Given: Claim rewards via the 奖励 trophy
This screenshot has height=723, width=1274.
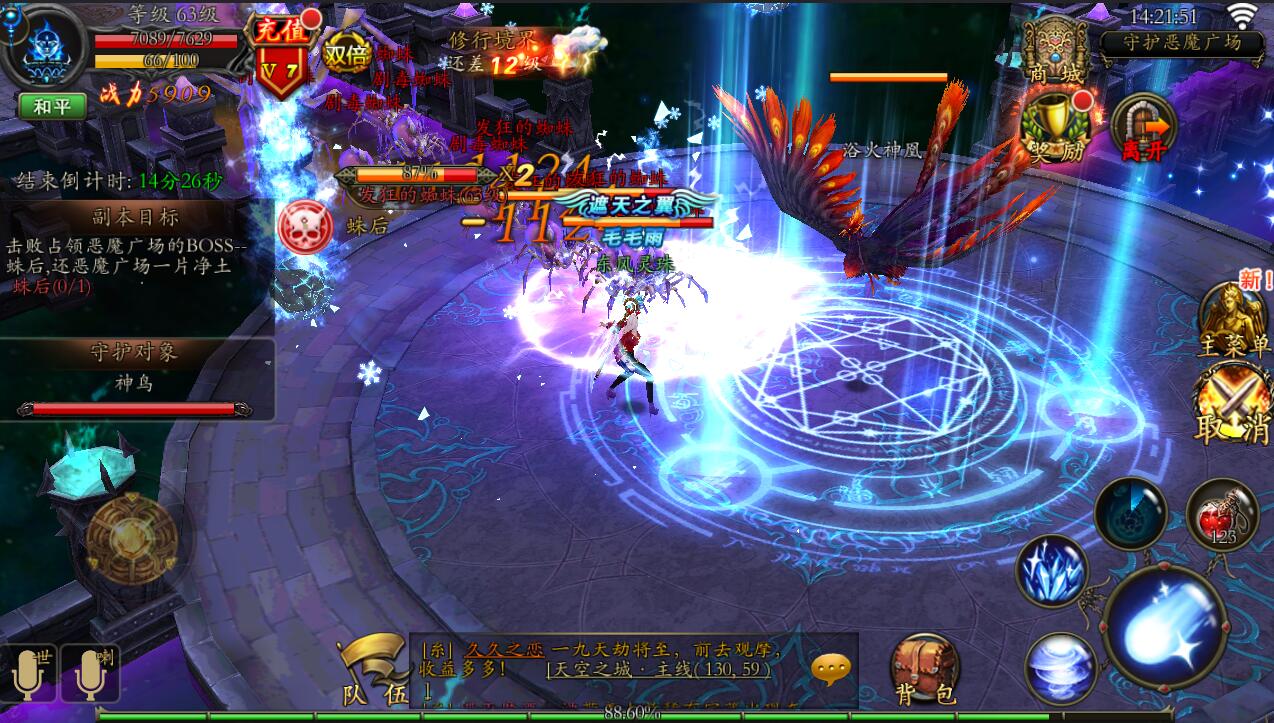Looking at the screenshot, I should (1056, 127).
